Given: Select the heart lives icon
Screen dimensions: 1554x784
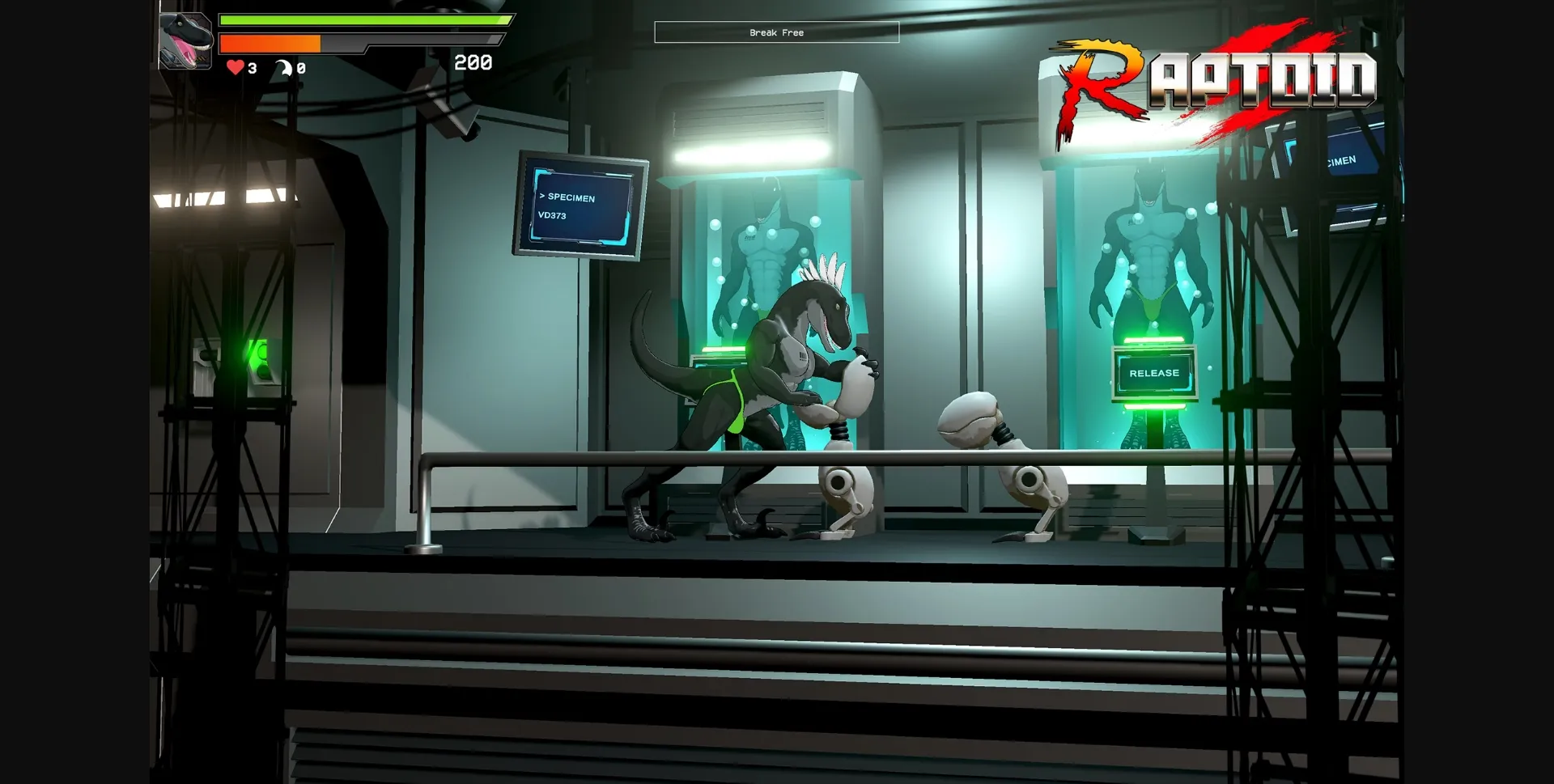Looking at the screenshot, I should pos(235,69).
